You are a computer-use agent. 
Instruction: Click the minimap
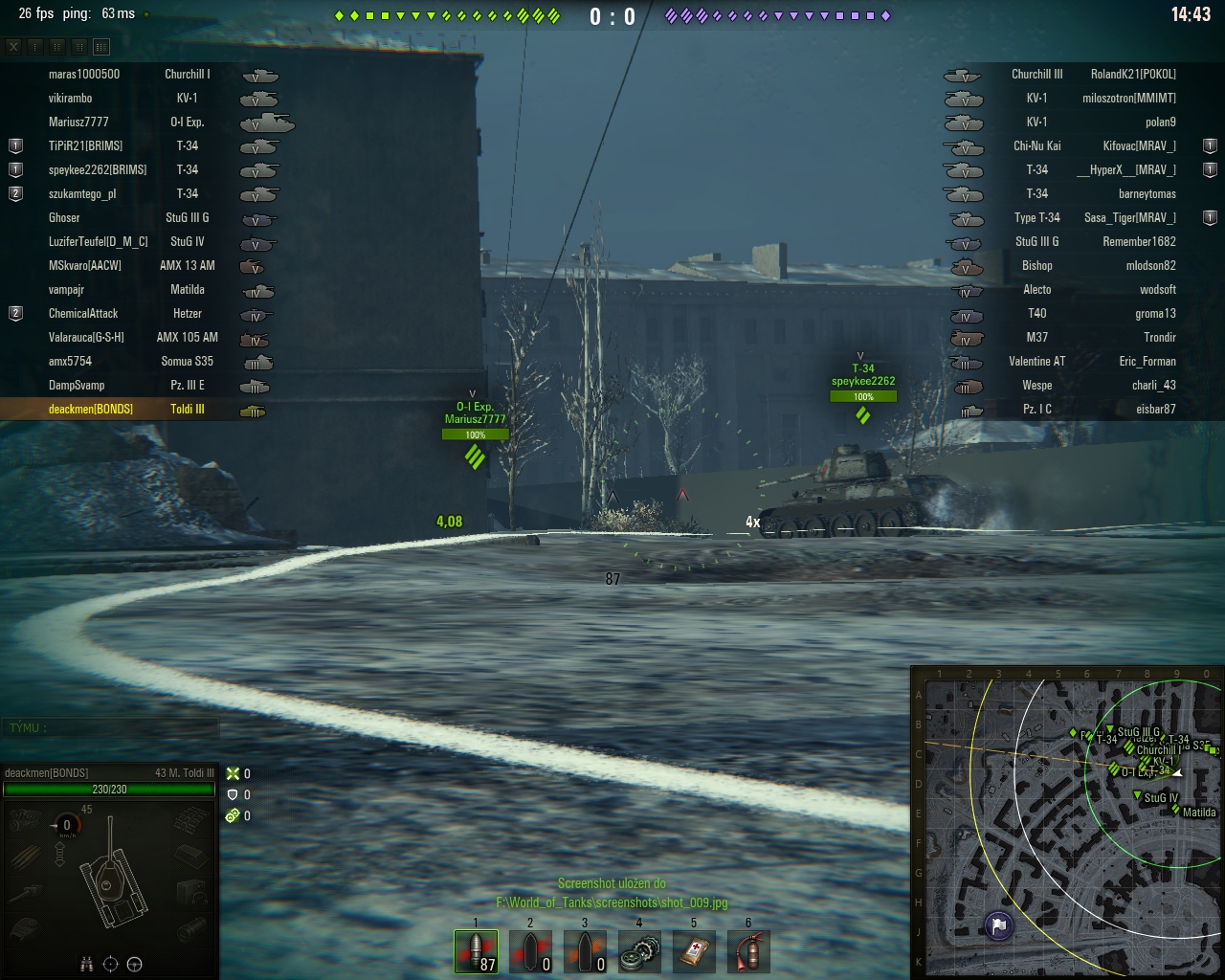[1067, 822]
